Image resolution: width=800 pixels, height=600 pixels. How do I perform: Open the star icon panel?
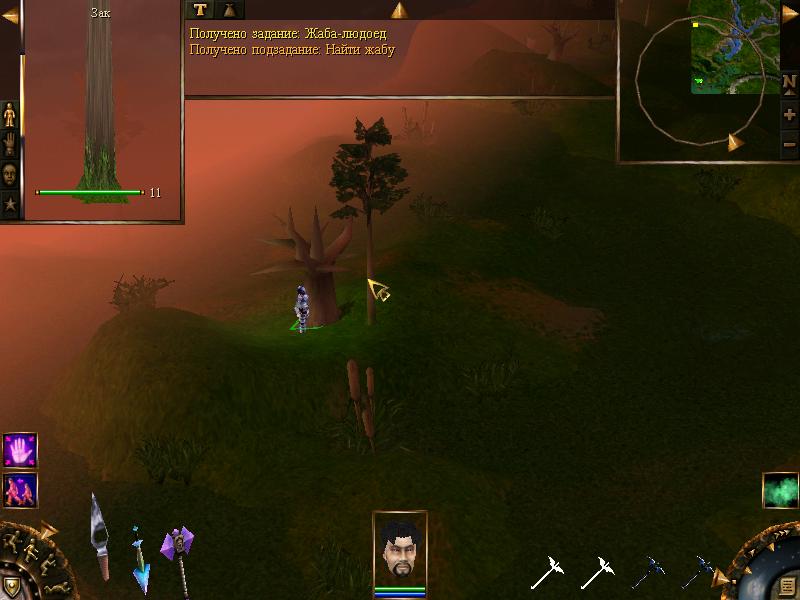point(10,204)
